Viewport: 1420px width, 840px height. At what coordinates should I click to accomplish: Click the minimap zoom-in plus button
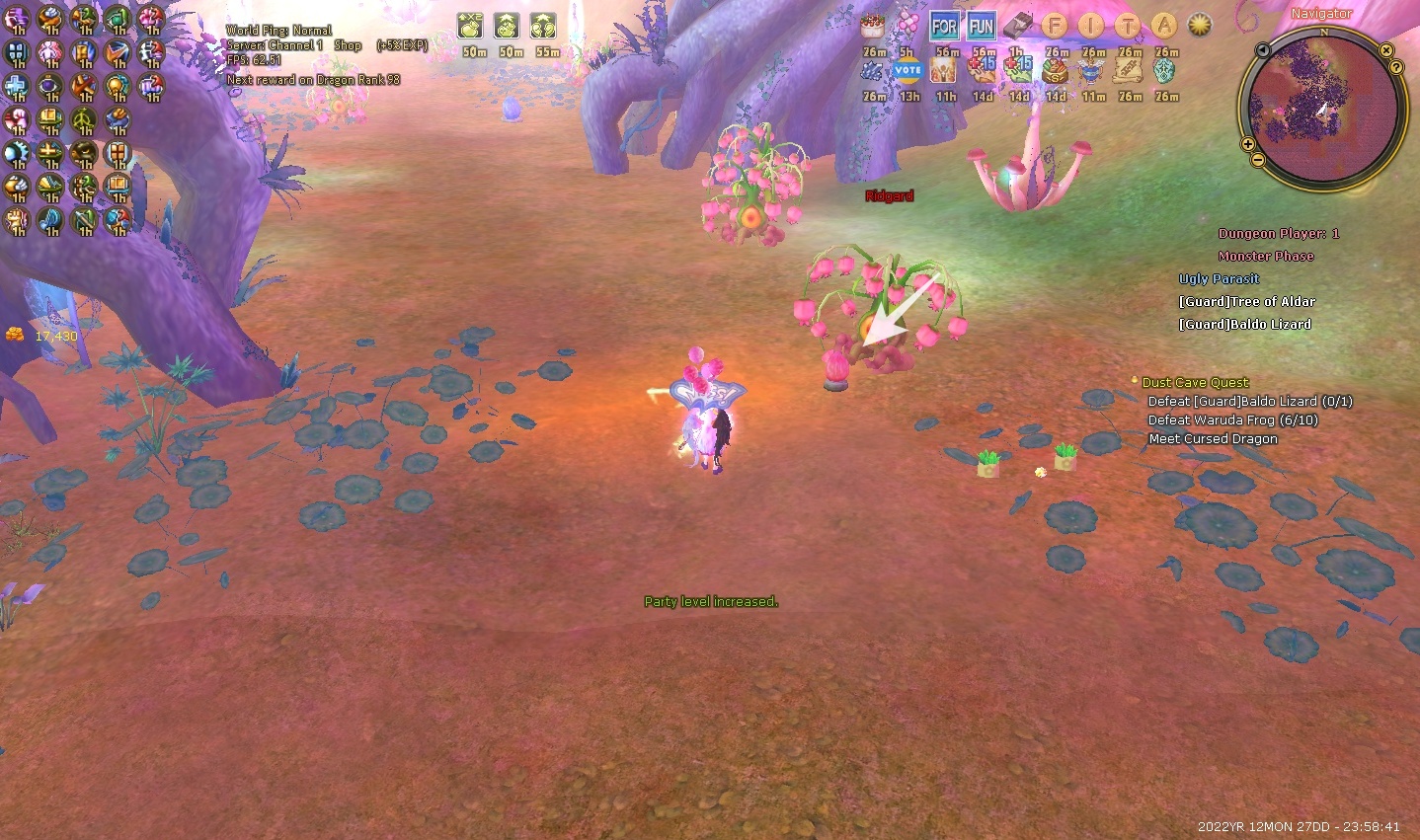(1248, 144)
